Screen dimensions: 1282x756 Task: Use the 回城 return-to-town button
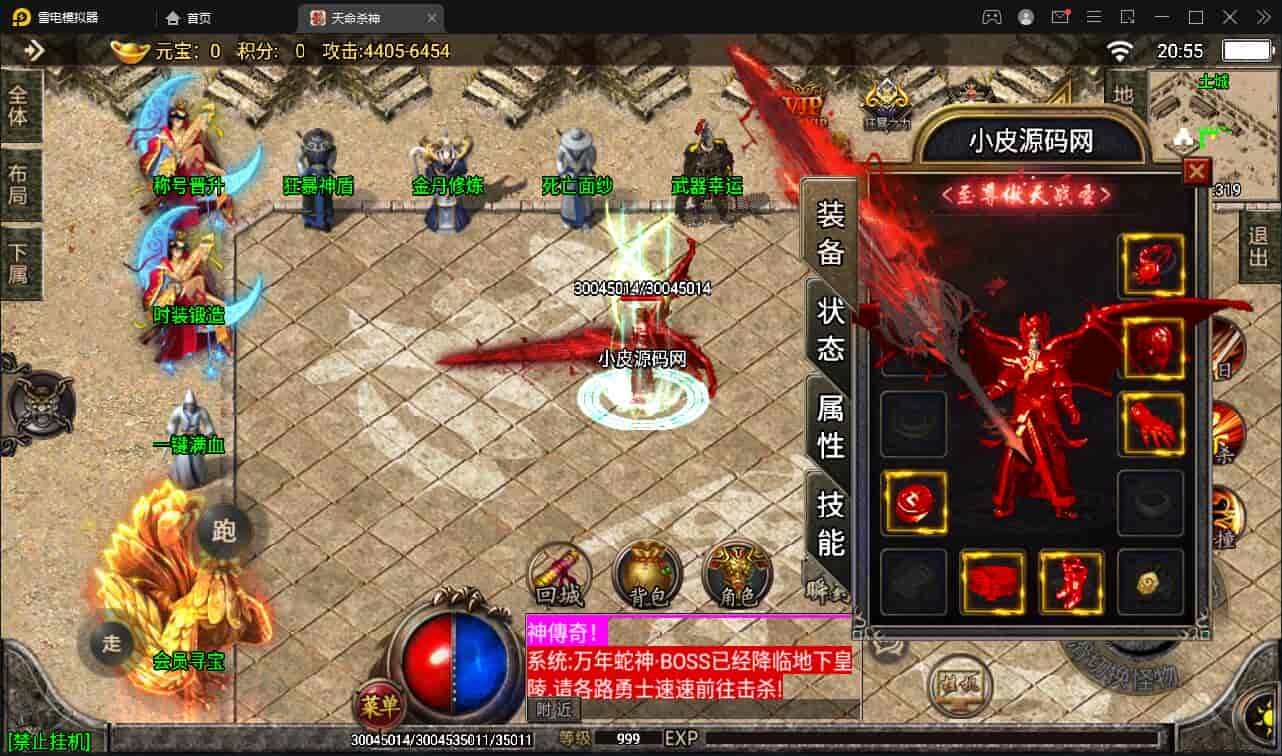click(559, 575)
